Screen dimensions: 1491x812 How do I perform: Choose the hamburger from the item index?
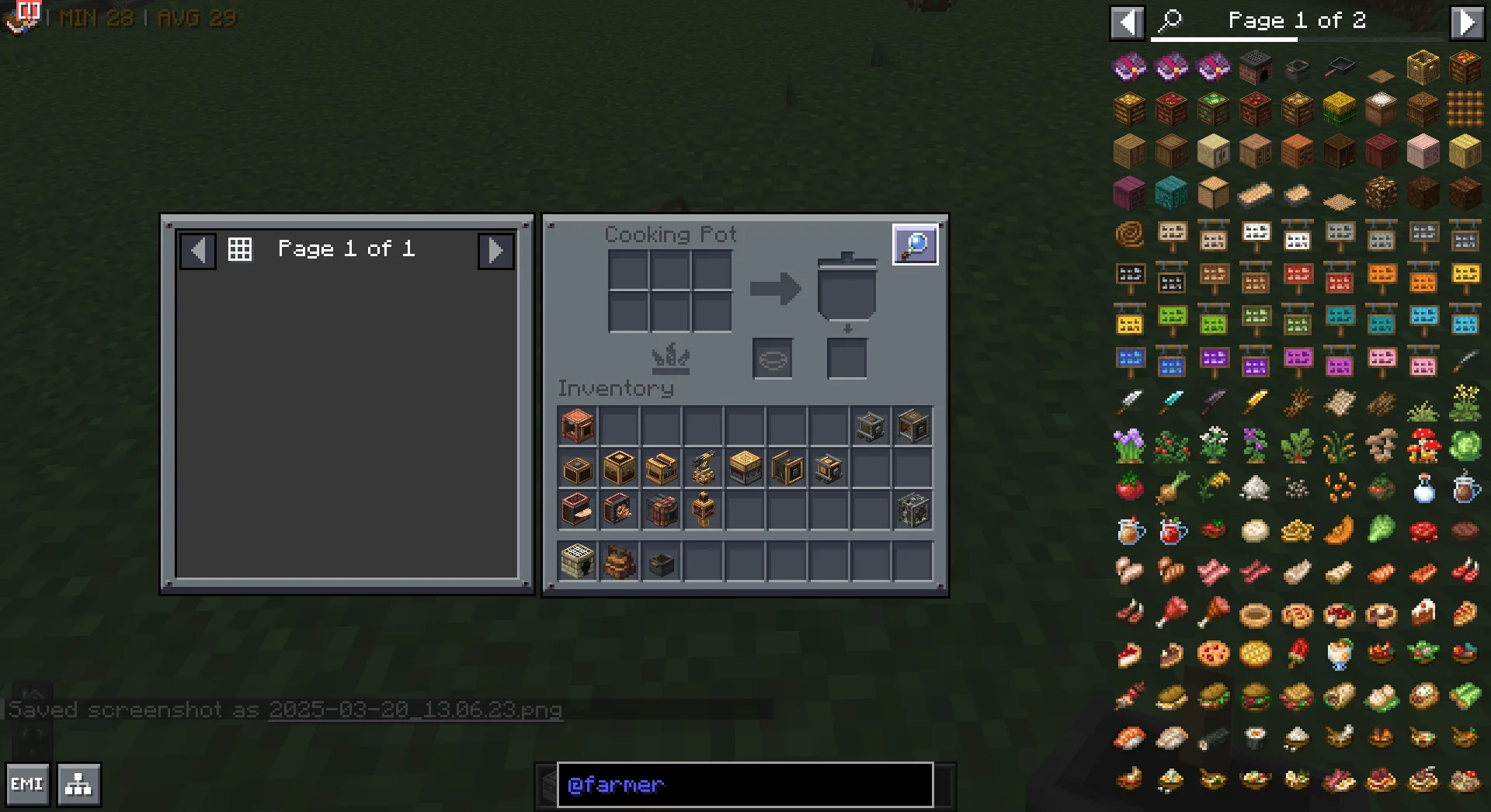(1255, 696)
